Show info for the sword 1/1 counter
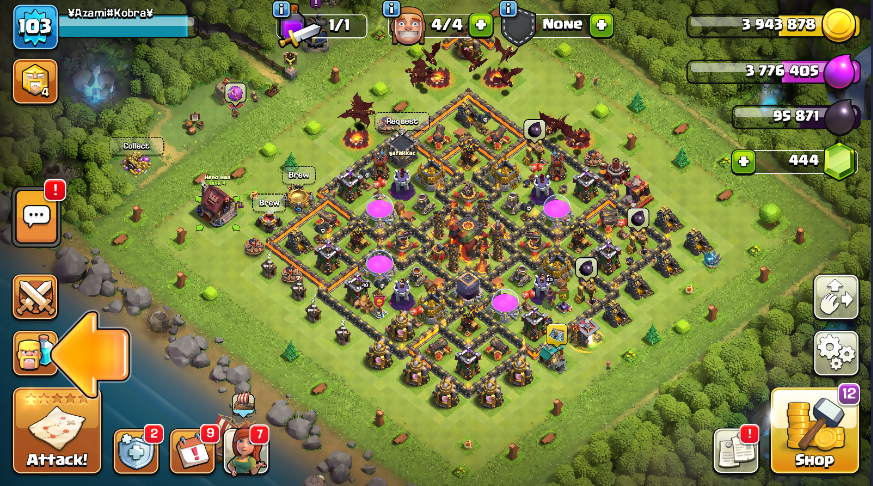Screen dimensions: 873x486 click(282, 9)
